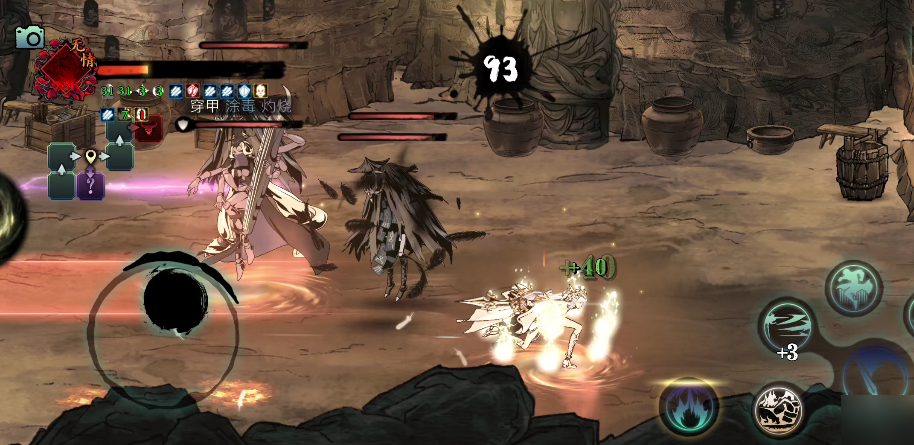Activate the blue flame skill

click(x=688, y=407)
